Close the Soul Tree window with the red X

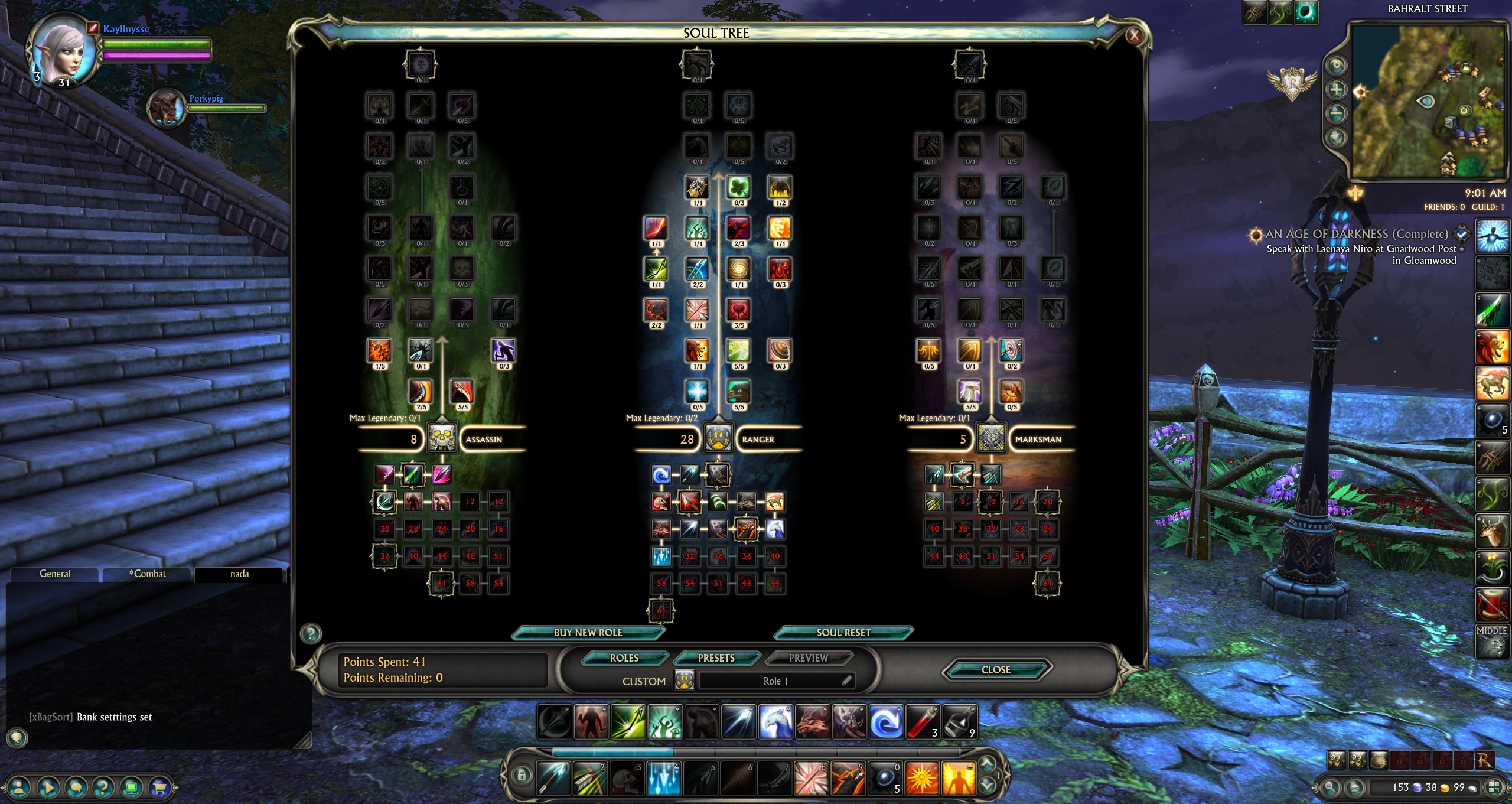(x=1133, y=35)
